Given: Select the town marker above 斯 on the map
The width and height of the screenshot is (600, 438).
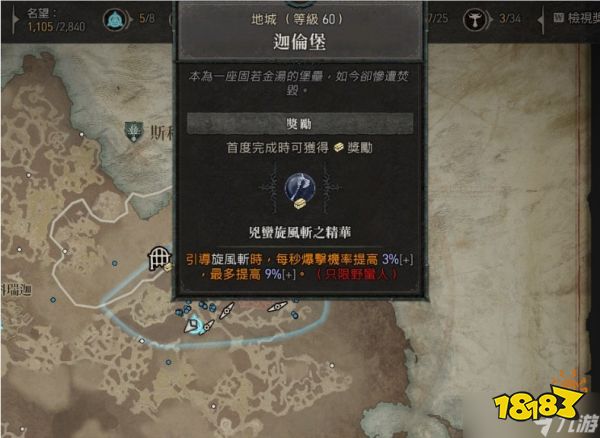Looking at the screenshot, I should 132,129.
